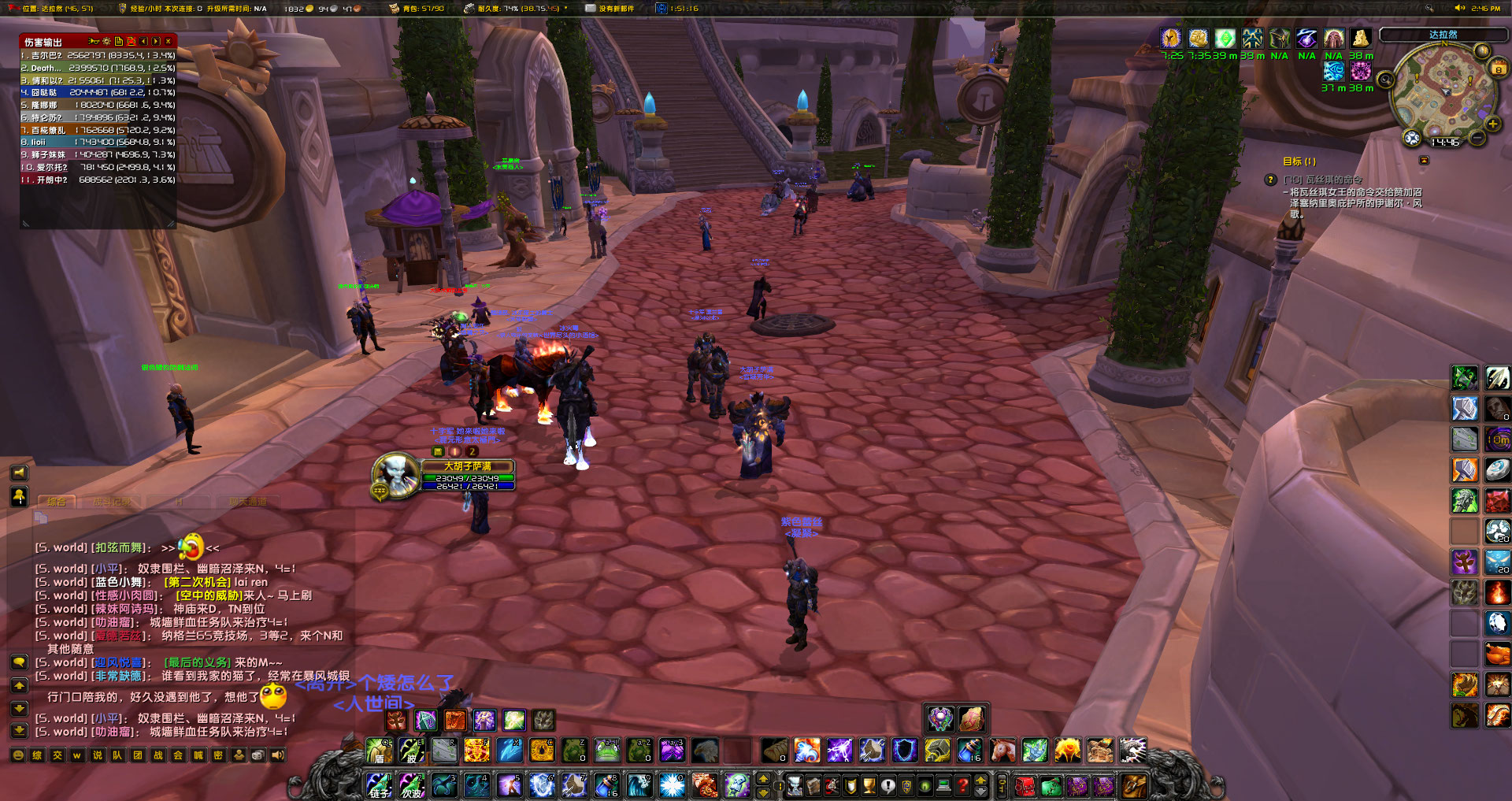
Task: Zoom in the minimap with the plus button
Action: [x=1493, y=124]
